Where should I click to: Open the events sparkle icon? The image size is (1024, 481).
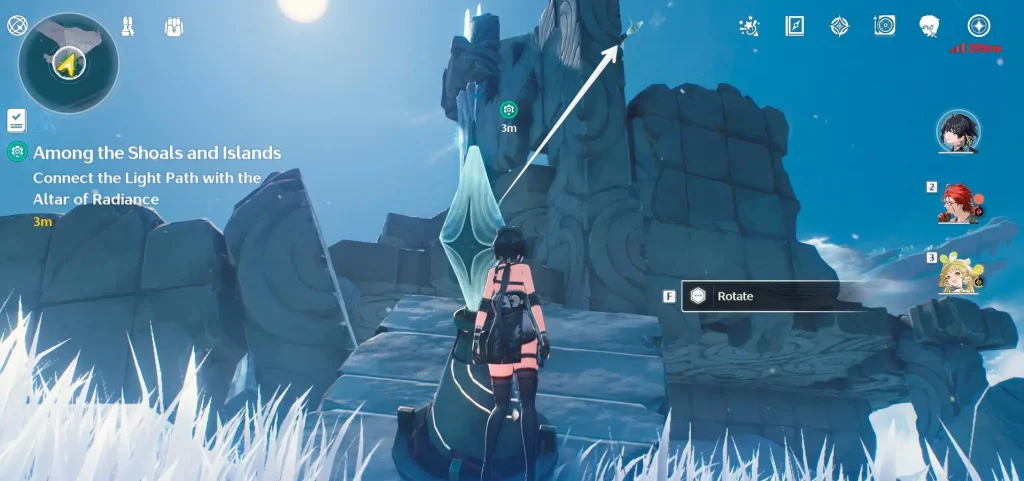pos(748,26)
